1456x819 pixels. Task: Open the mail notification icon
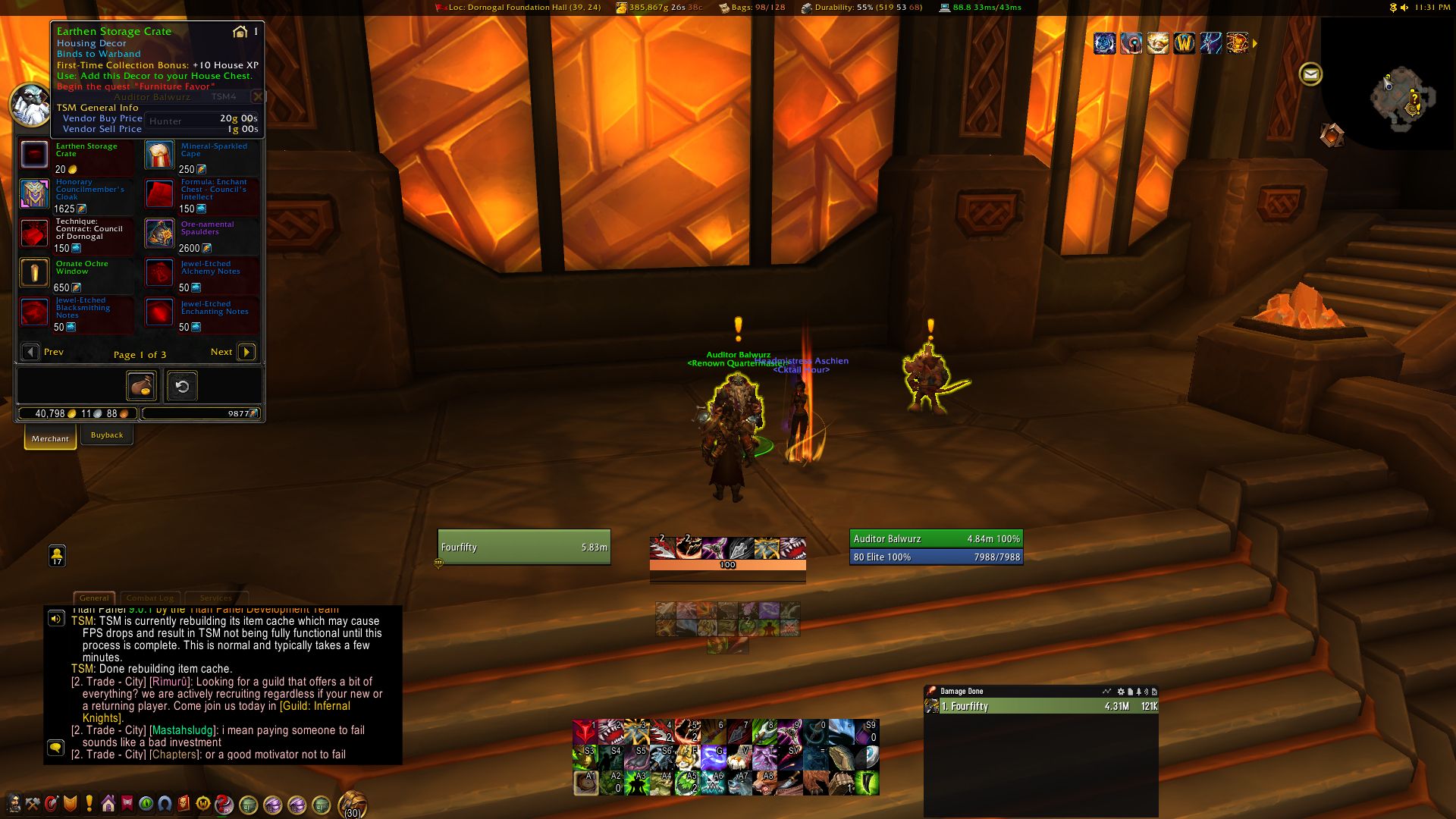pos(1310,74)
